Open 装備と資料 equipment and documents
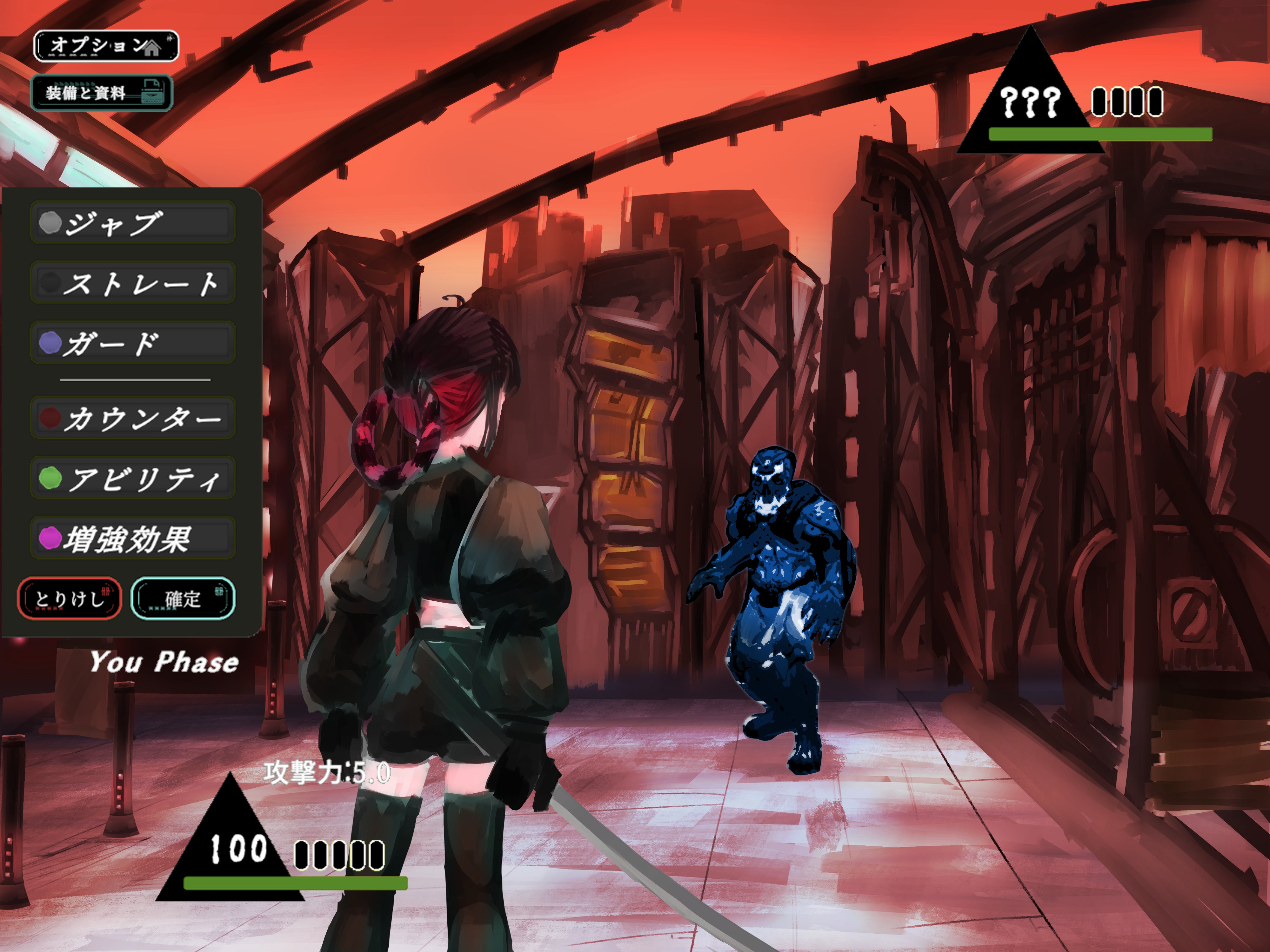1270x952 pixels. tap(102, 92)
